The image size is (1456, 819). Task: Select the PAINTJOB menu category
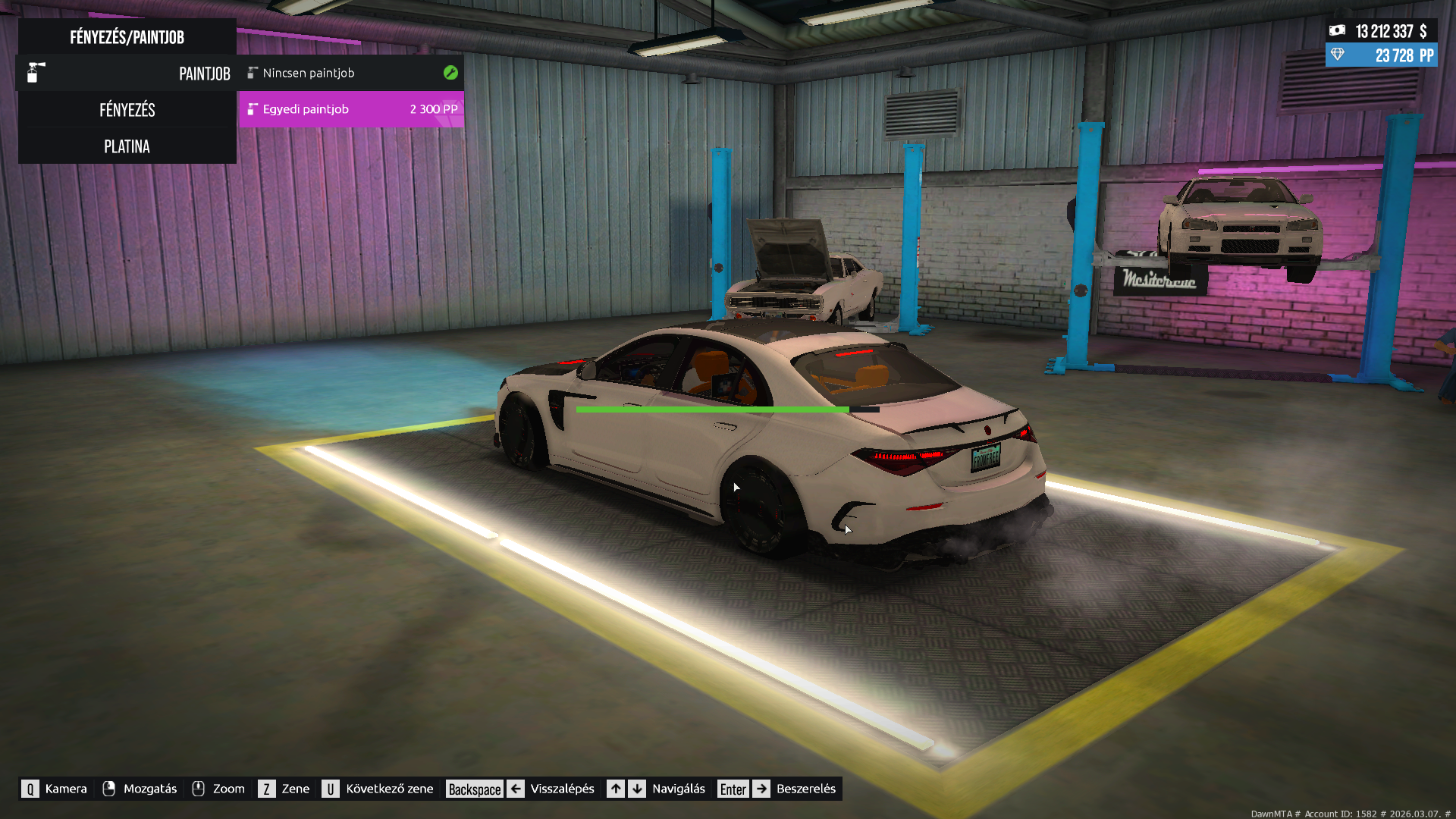(127, 74)
